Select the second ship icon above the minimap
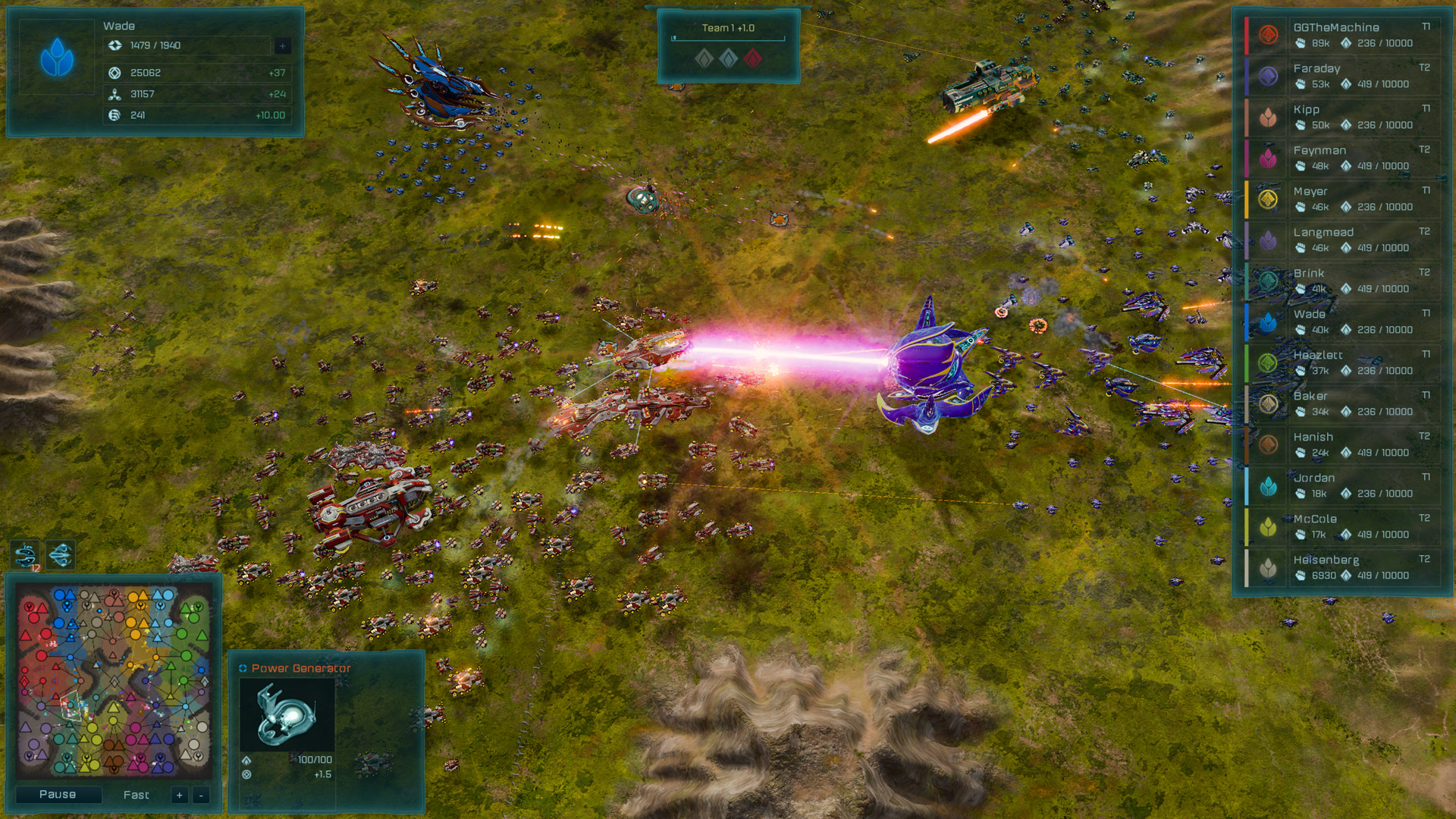1456x819 pixels. (x=60, y=553)
